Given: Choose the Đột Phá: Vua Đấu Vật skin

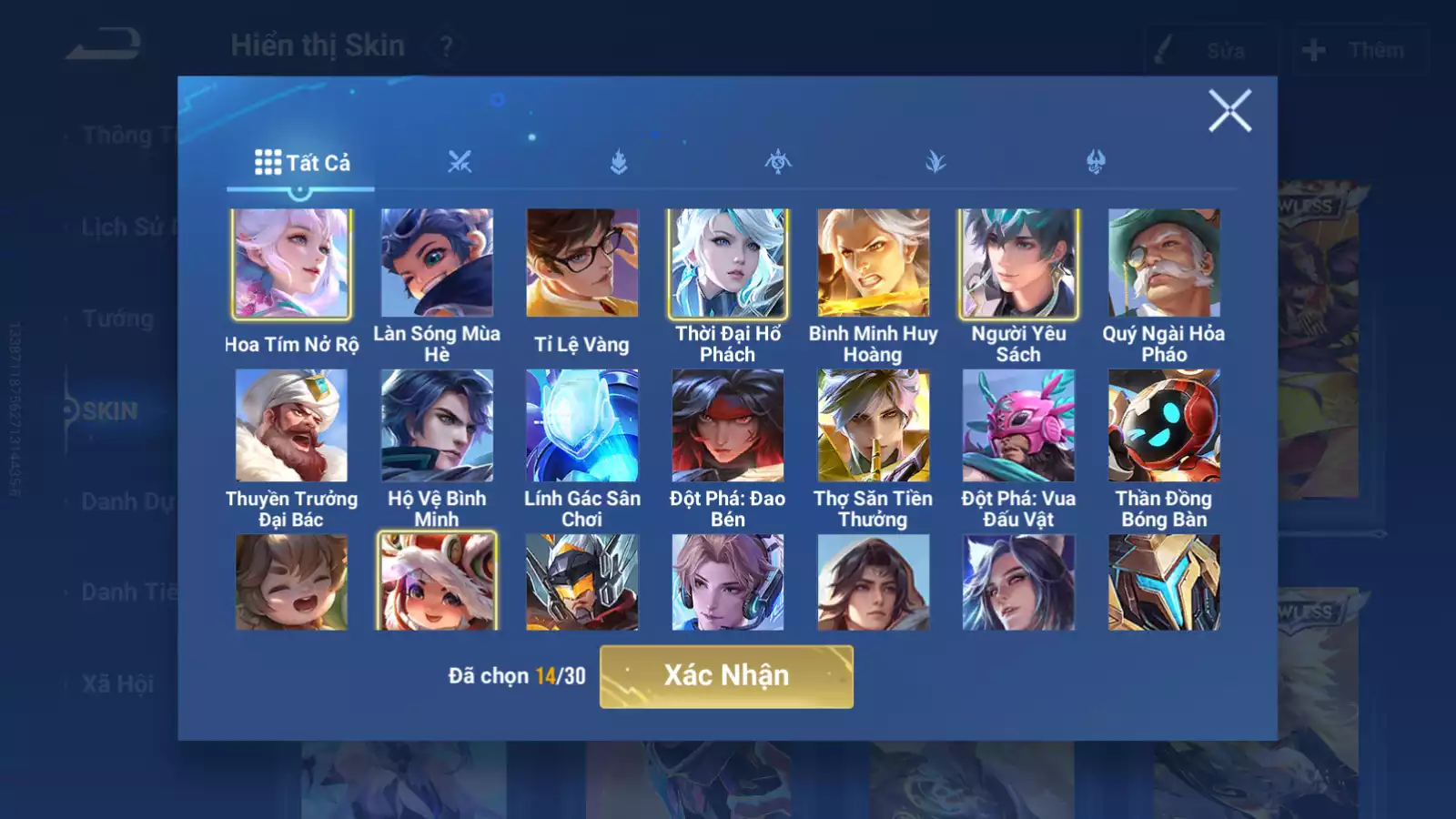Looking at the screenshot, I should pos(1018,425).
